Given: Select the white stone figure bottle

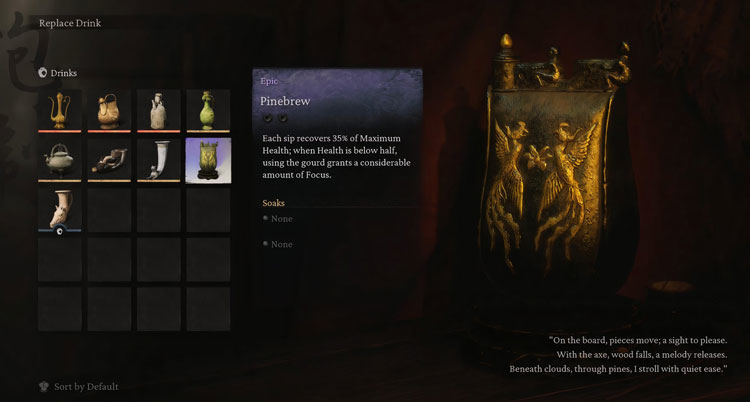Looking at the screenshot, I should point(158,111).
